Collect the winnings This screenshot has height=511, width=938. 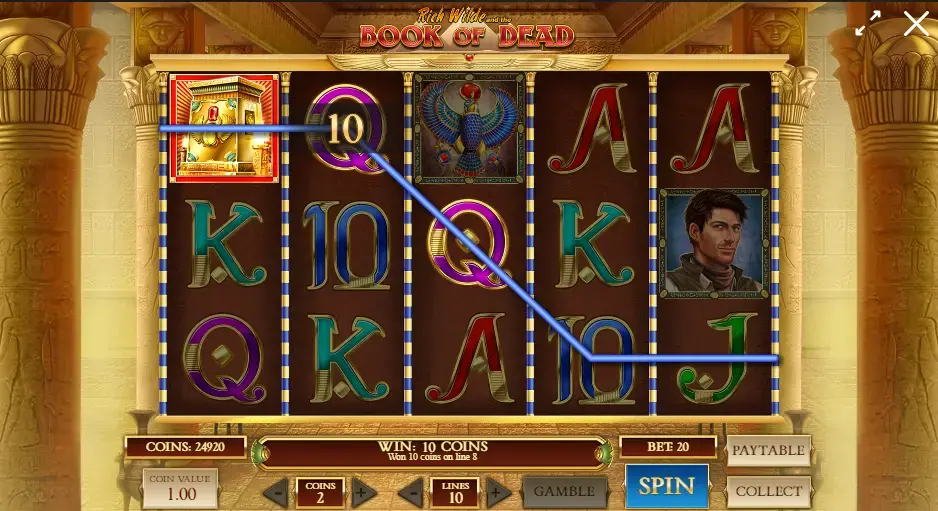click(x=768, y=491)
